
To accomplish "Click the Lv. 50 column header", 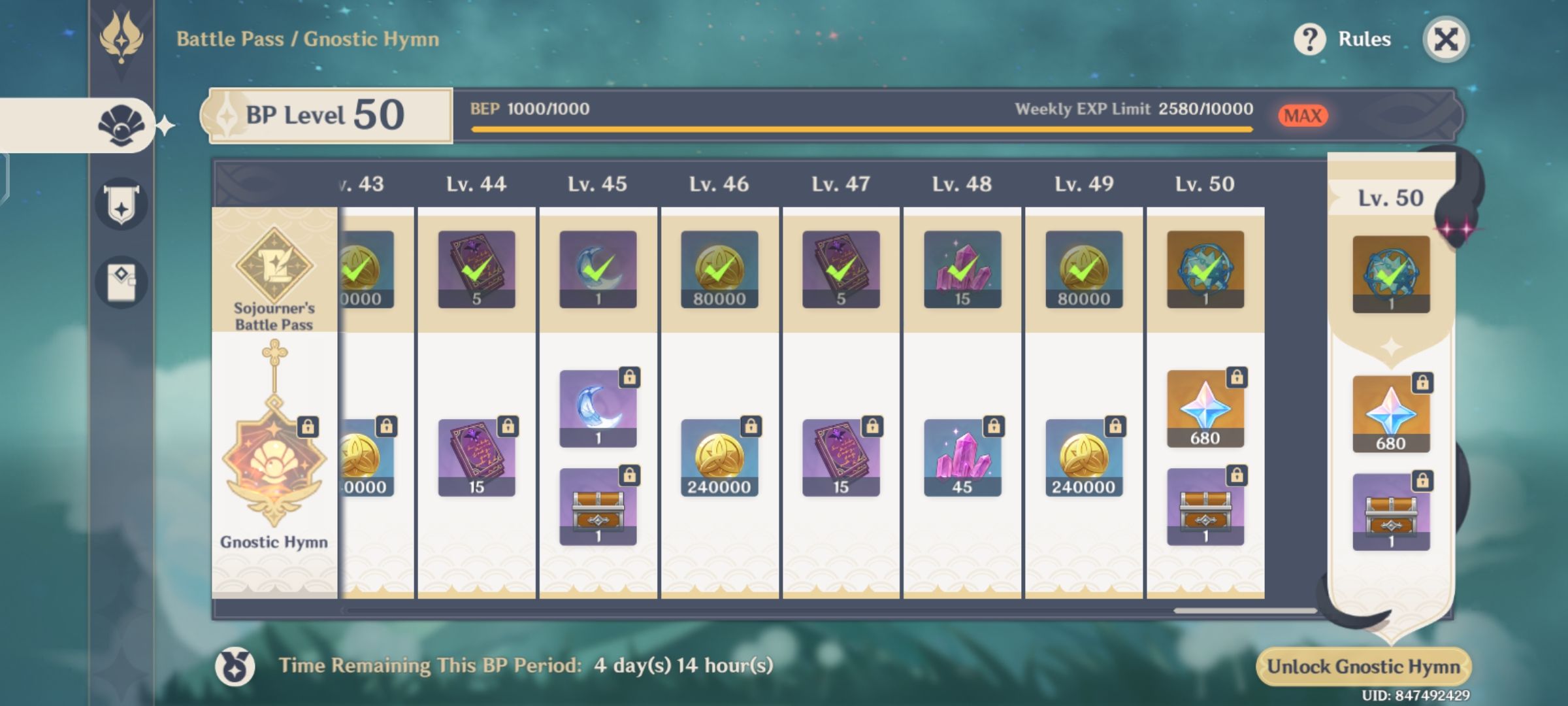I will pos(1204,184).
